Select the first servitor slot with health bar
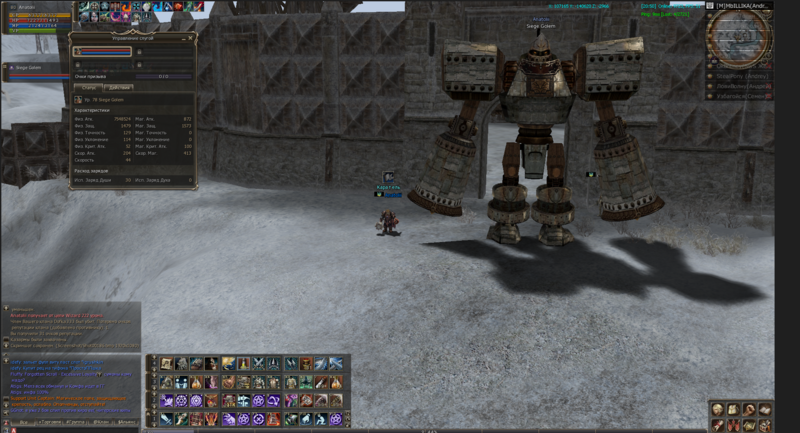800x433 pixels. pos(102,51)
